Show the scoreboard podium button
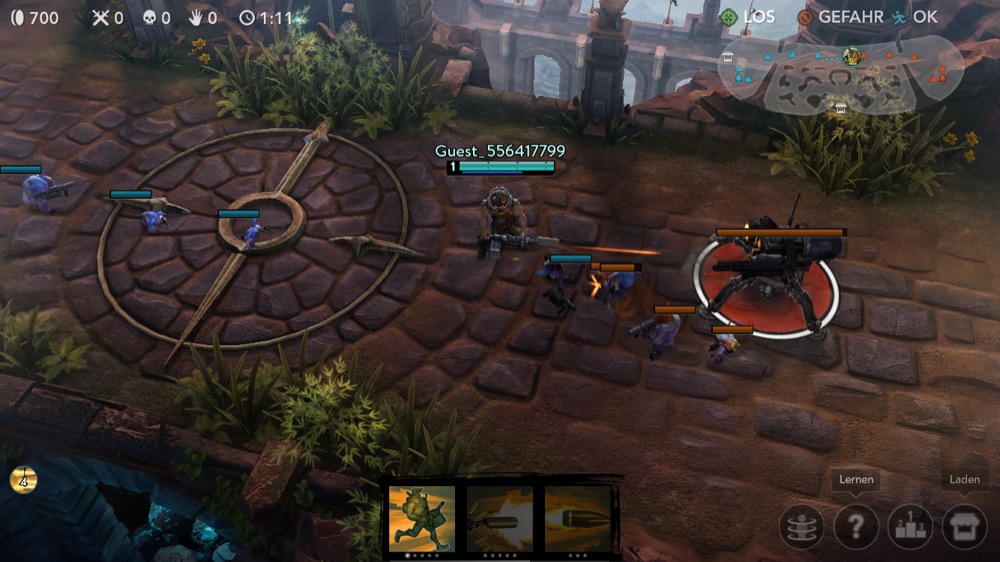Screen dimensions: 1000x562 [x=910, y=526]
